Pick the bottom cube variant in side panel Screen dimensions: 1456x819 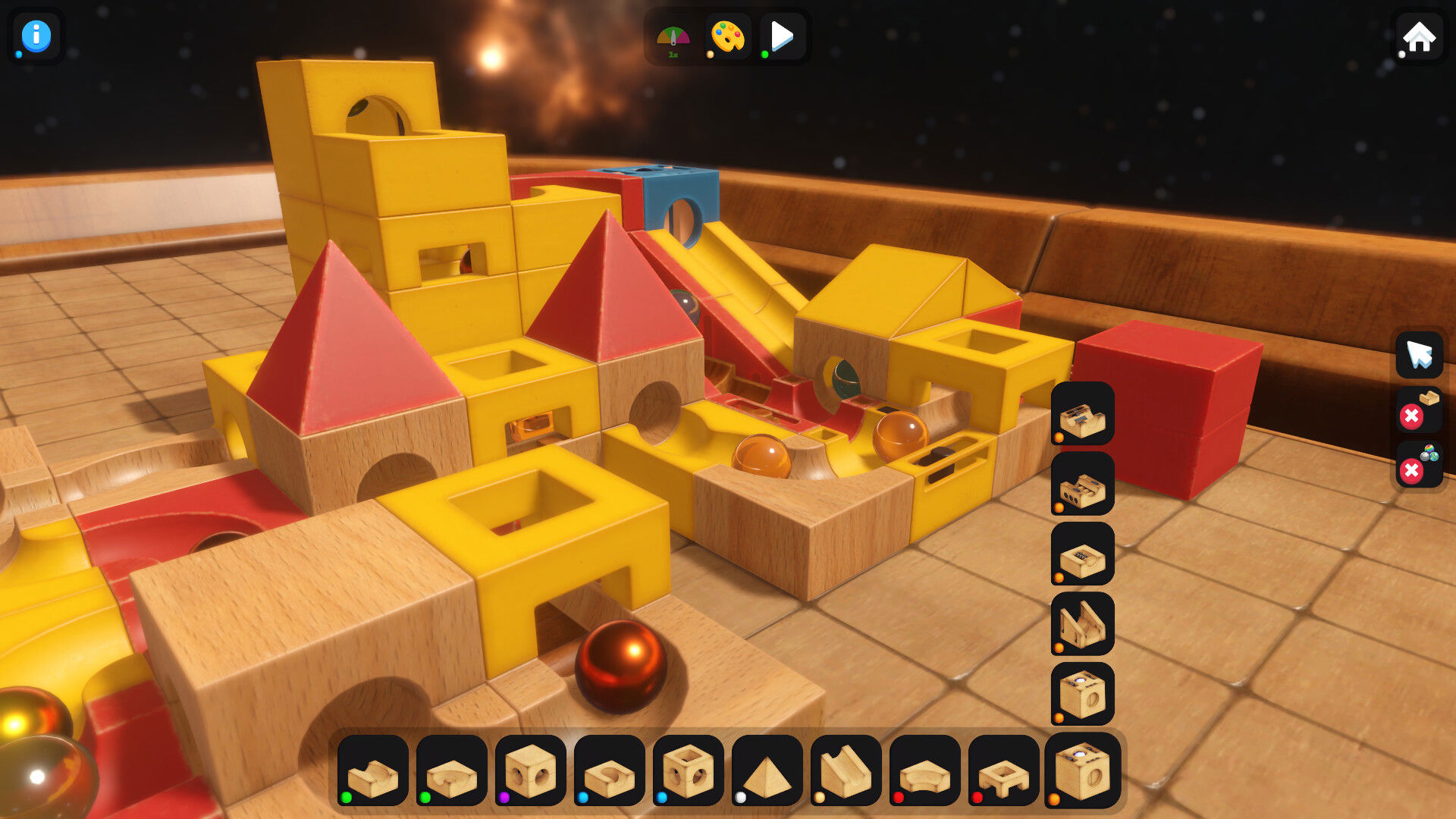pos(1082,690)
